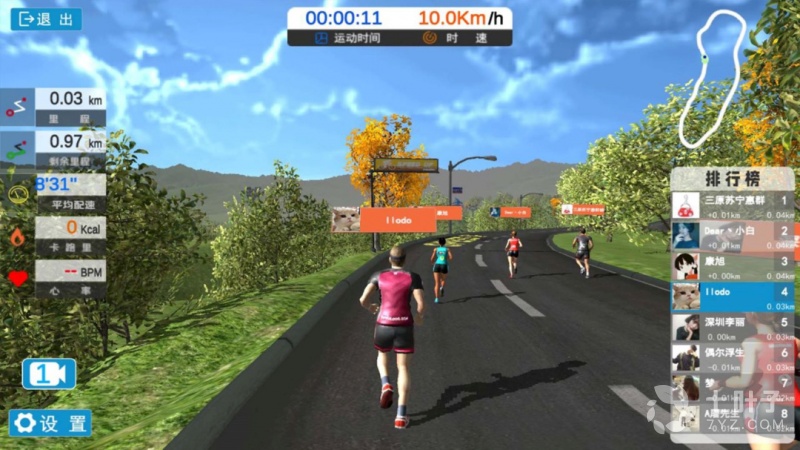Select the rank 6 player 偶尔浮生
The image size is (800, 450).
732,357
